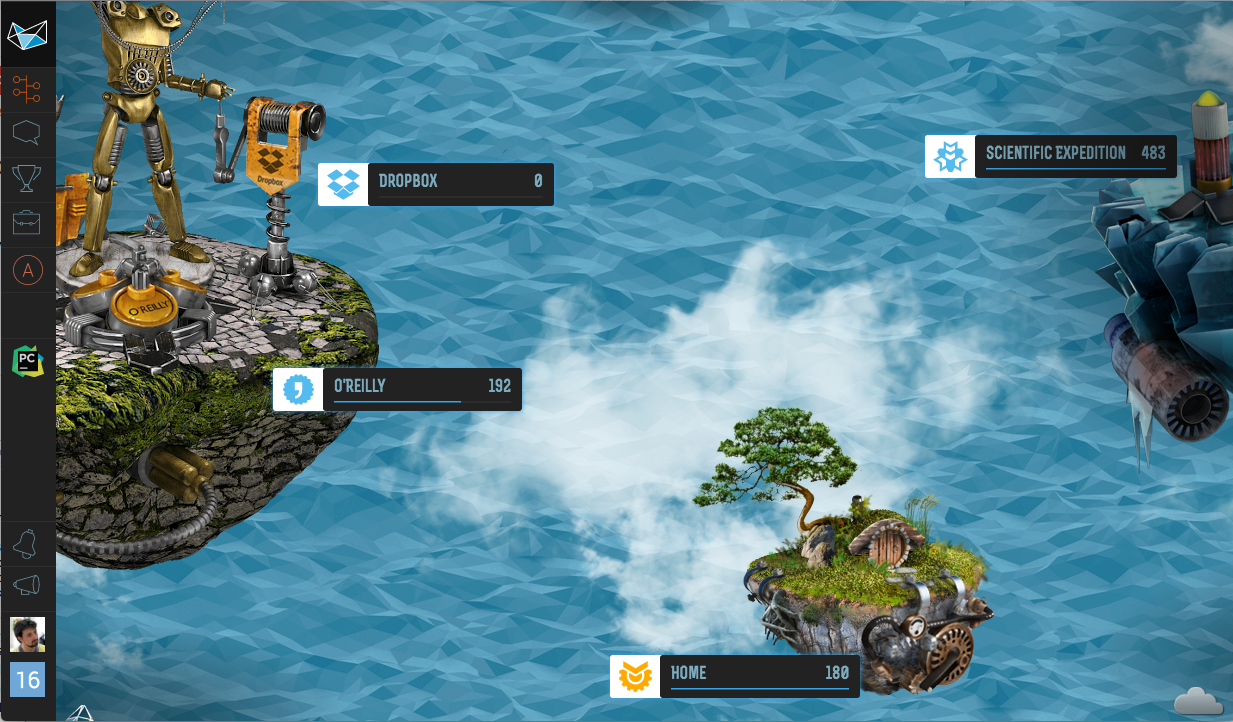
Task: Select the O'Reilly island label
Action: click(398, 389)
